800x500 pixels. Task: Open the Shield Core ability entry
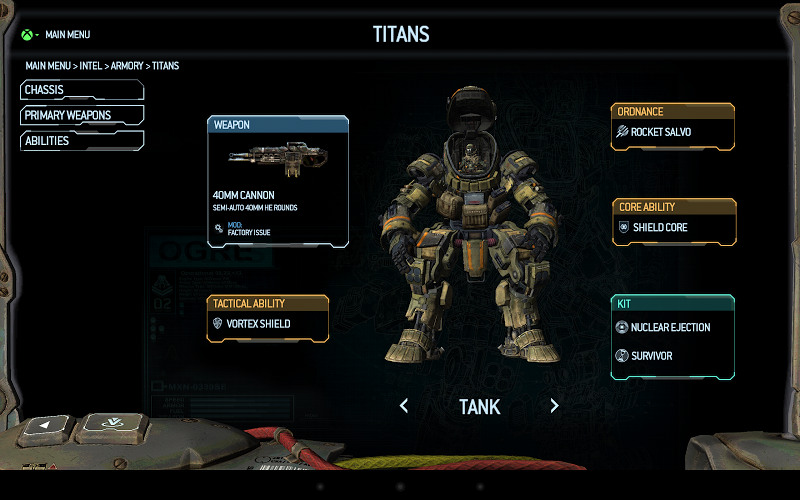674,227
